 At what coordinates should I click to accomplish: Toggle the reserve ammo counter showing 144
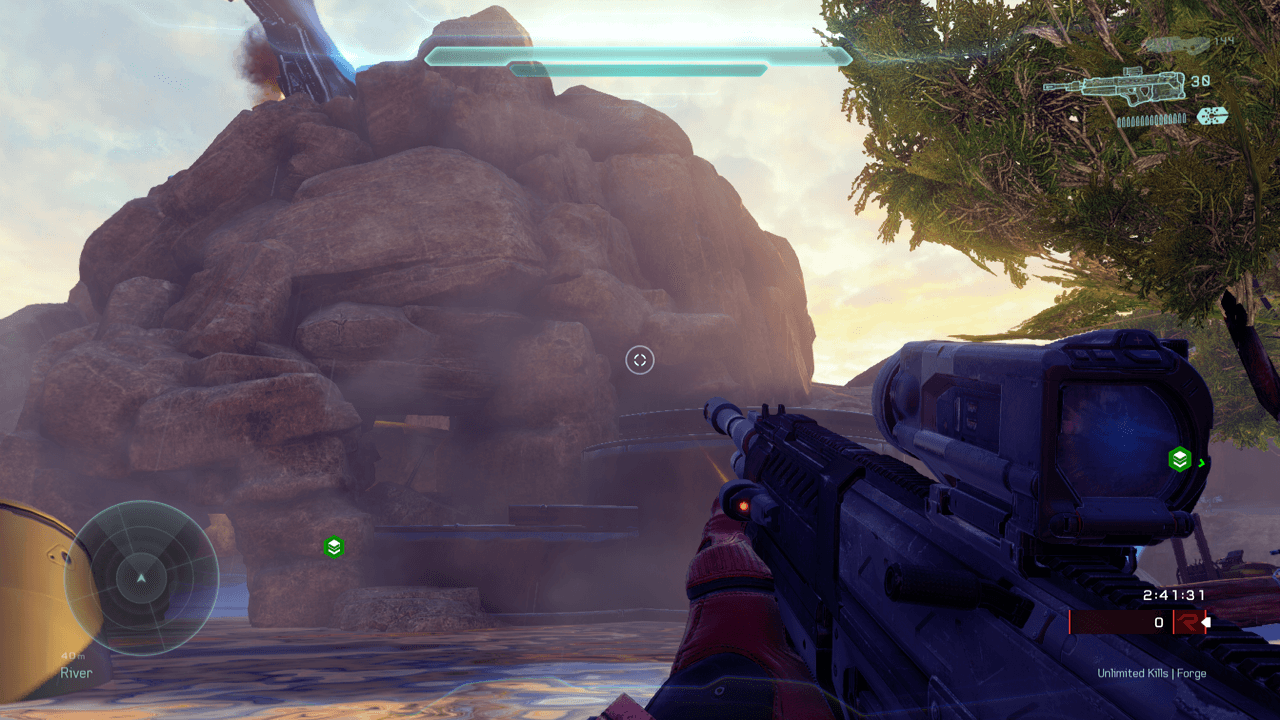point(1224,41)
